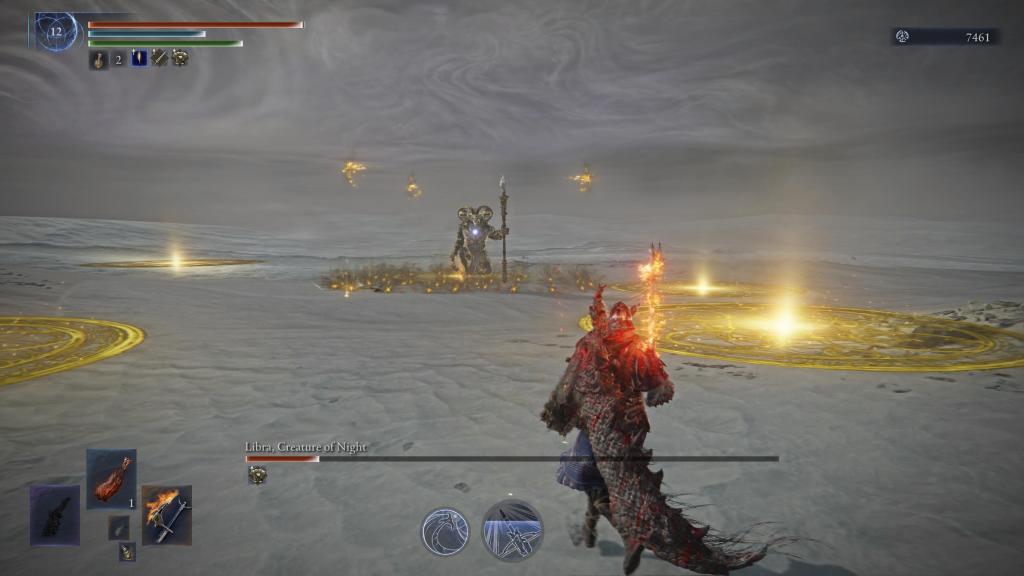Activate the circular character skill icon

(x=445, y=531)
